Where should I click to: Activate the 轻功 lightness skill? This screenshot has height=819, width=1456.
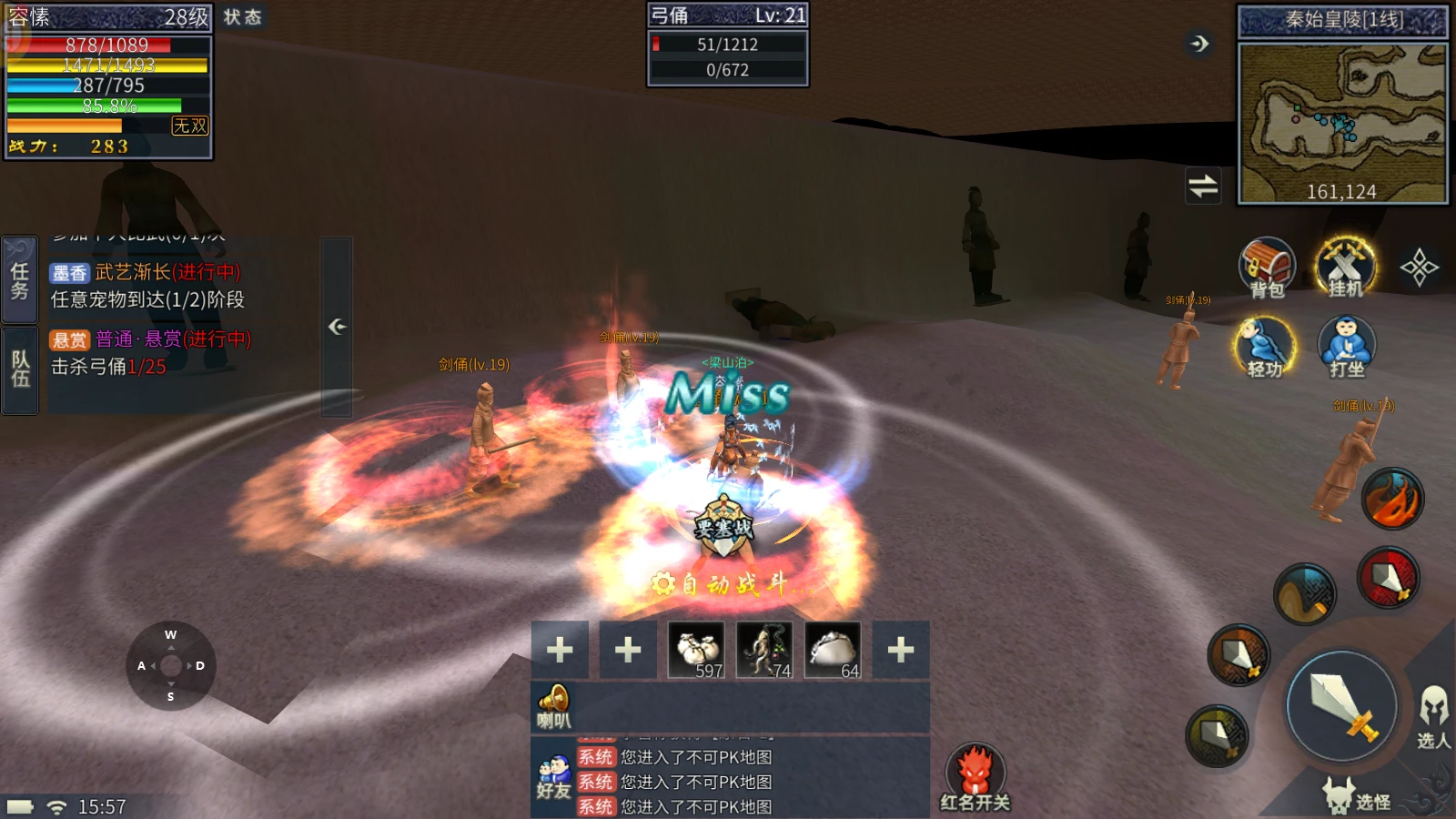(1265, 347)
